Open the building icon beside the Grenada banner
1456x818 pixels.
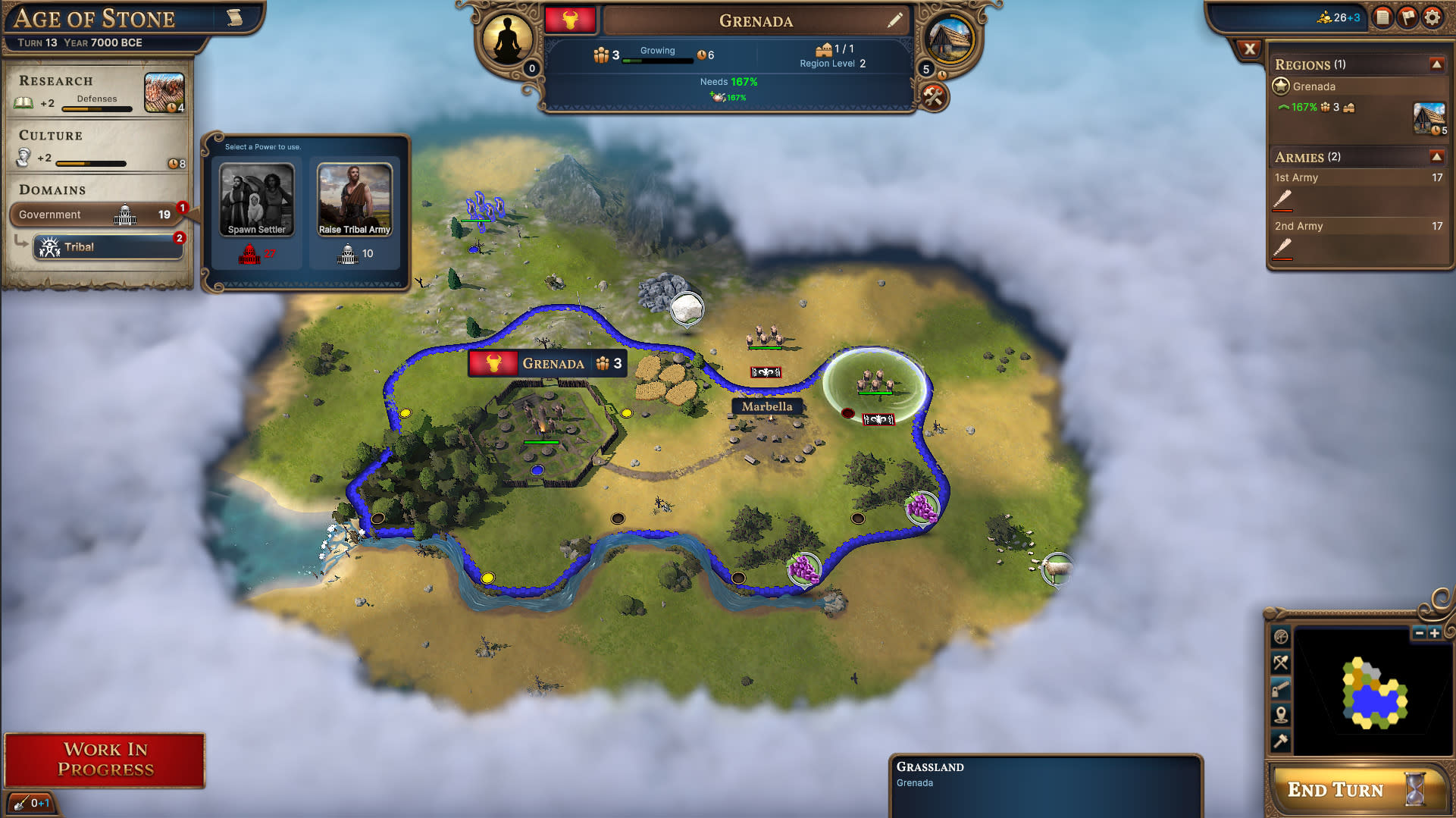pyautogui.click(x=949, y=36)
